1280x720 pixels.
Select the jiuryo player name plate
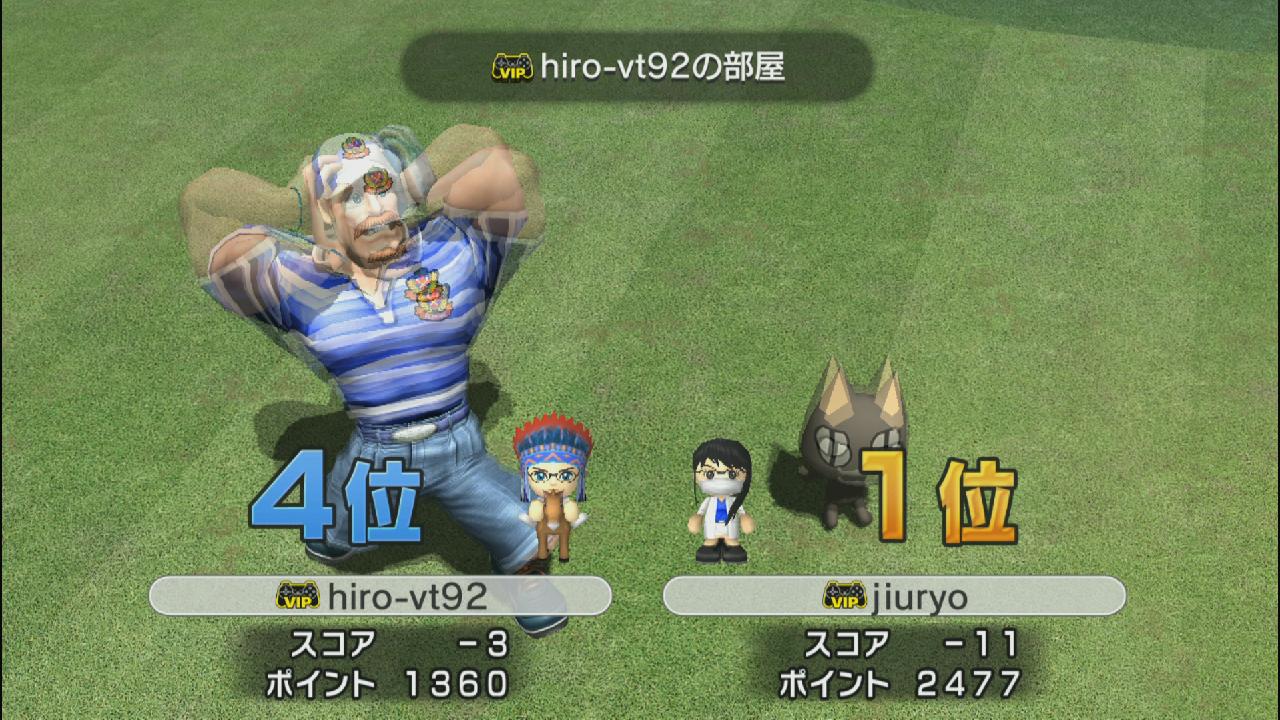pos(894,596)
